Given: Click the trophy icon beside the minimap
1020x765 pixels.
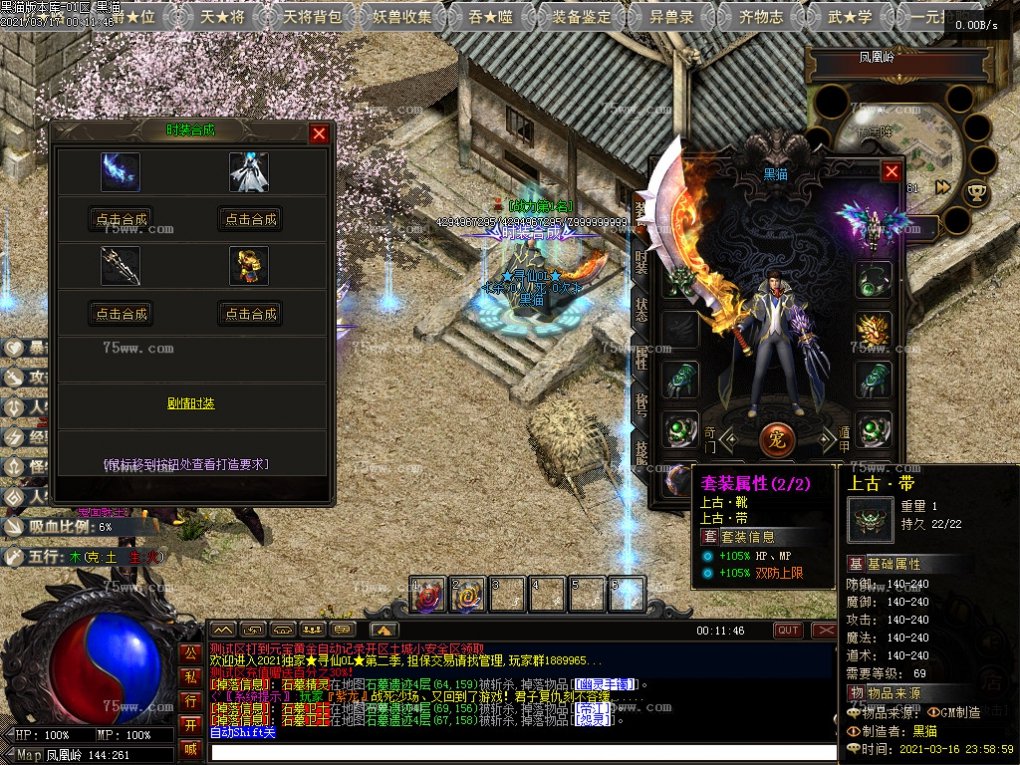Looking at the screenshot, I should 975,189.
